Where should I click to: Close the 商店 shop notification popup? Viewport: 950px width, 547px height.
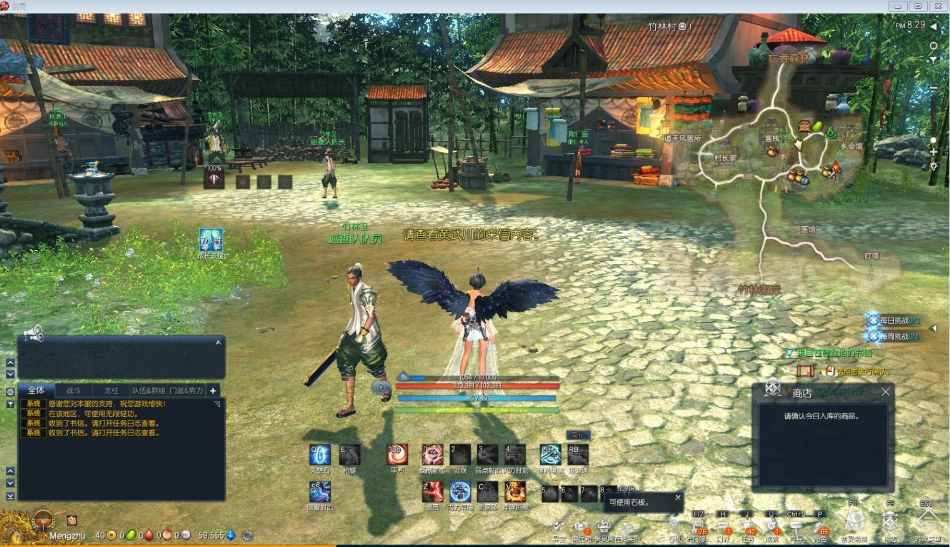pyautogui.click(x=885, y=392)
